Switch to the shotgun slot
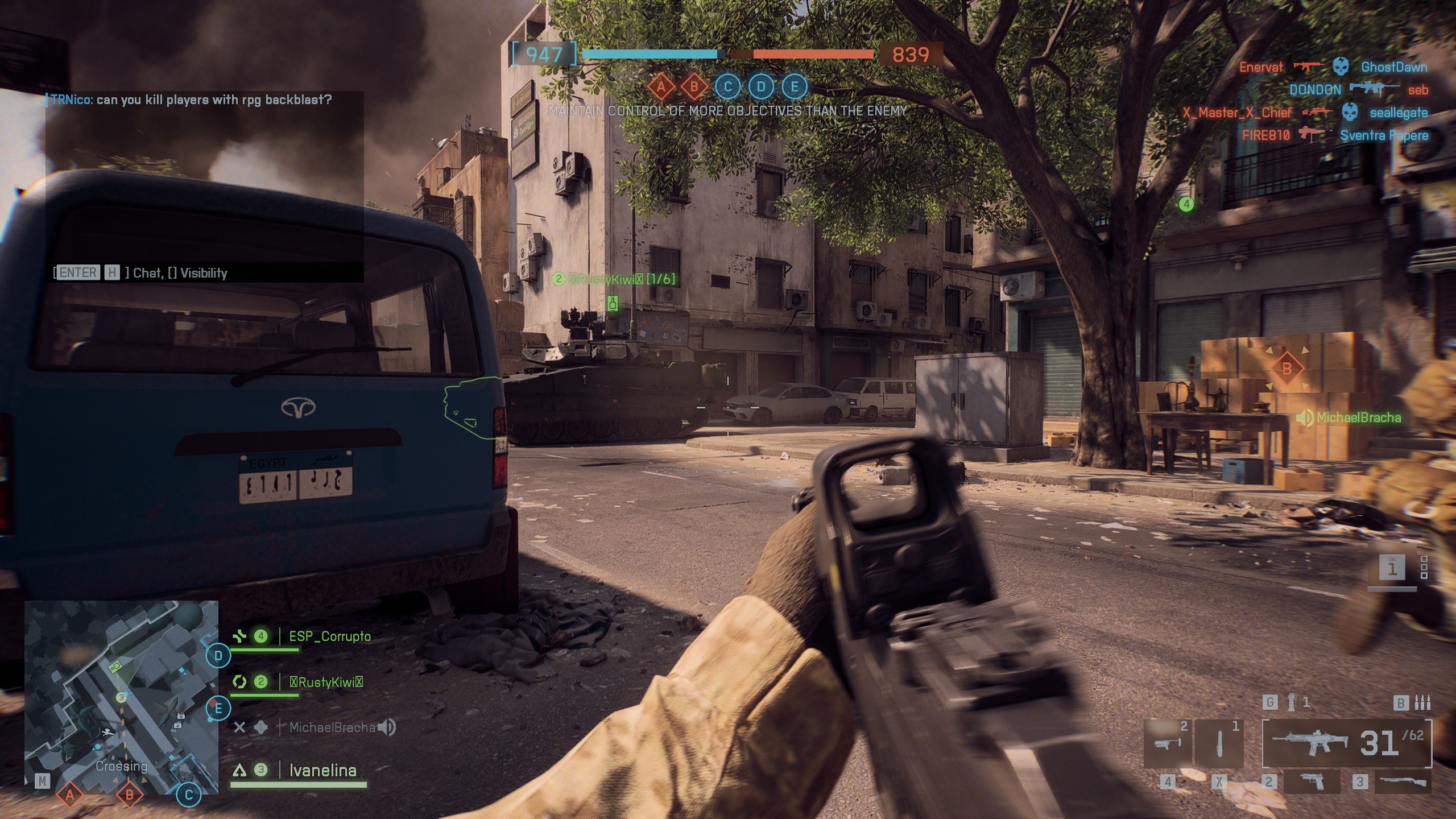 point(1401,782)
